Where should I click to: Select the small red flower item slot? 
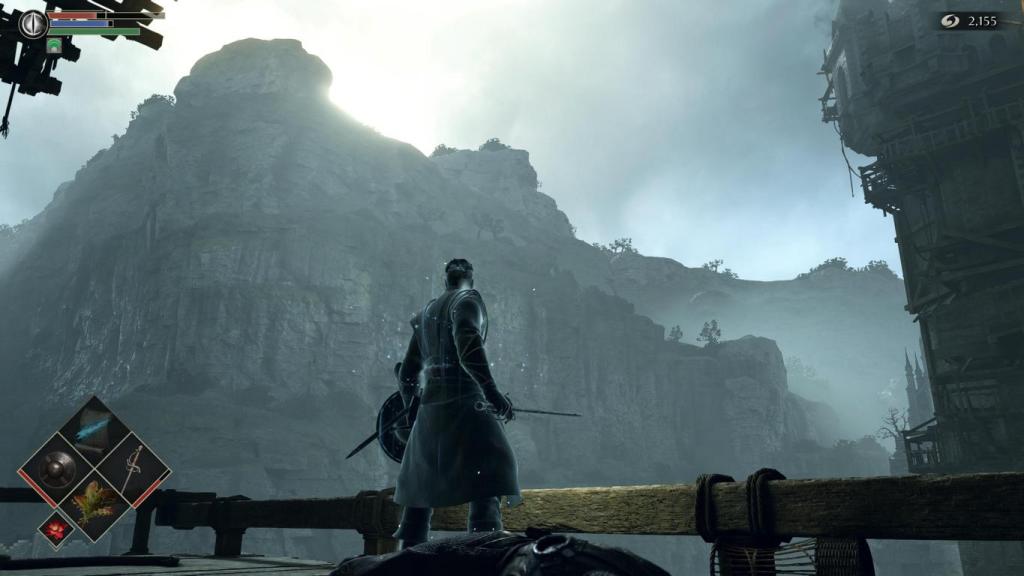55,529
